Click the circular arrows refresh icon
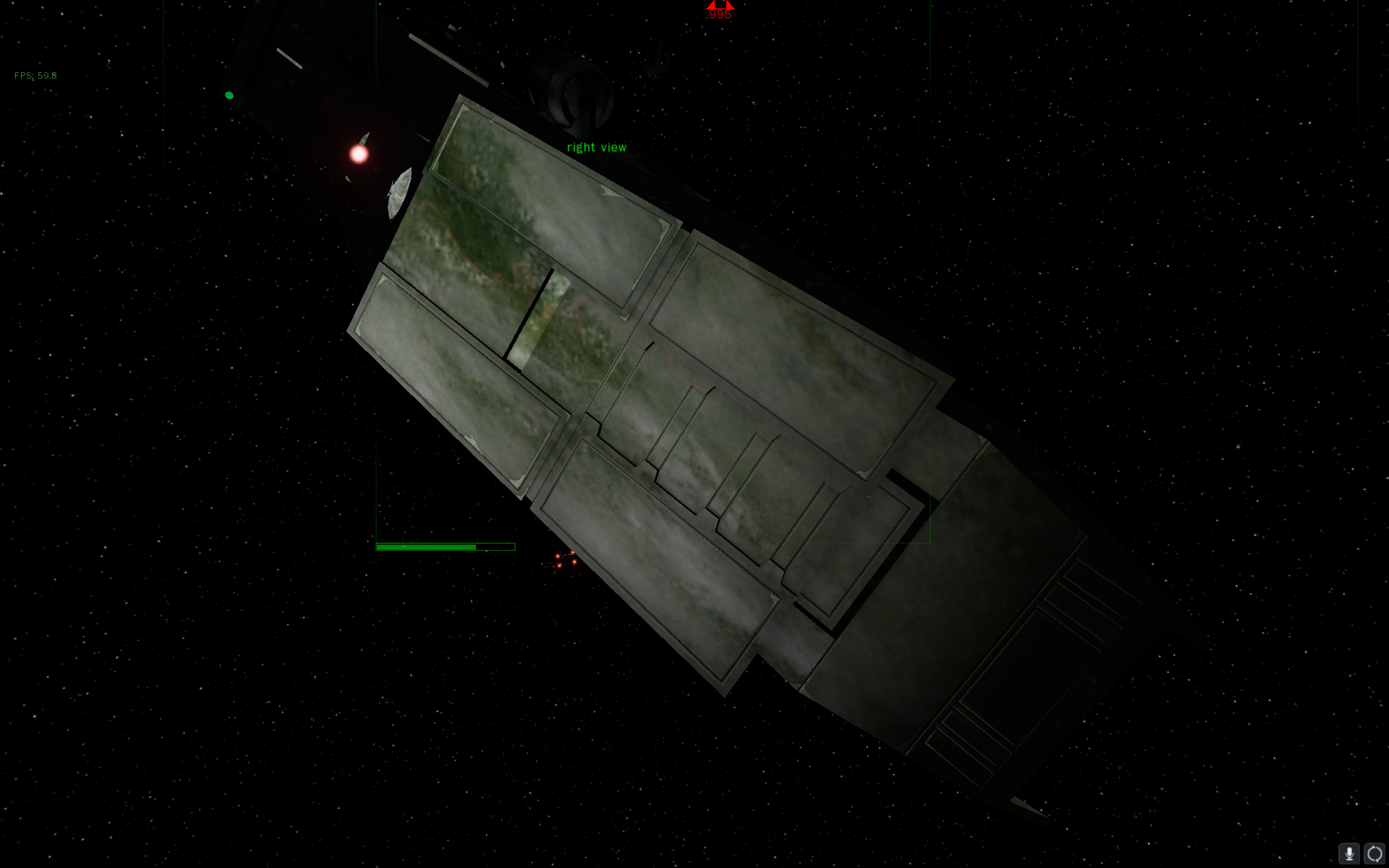This screenshot has height=868, width=1389. 1374,854
